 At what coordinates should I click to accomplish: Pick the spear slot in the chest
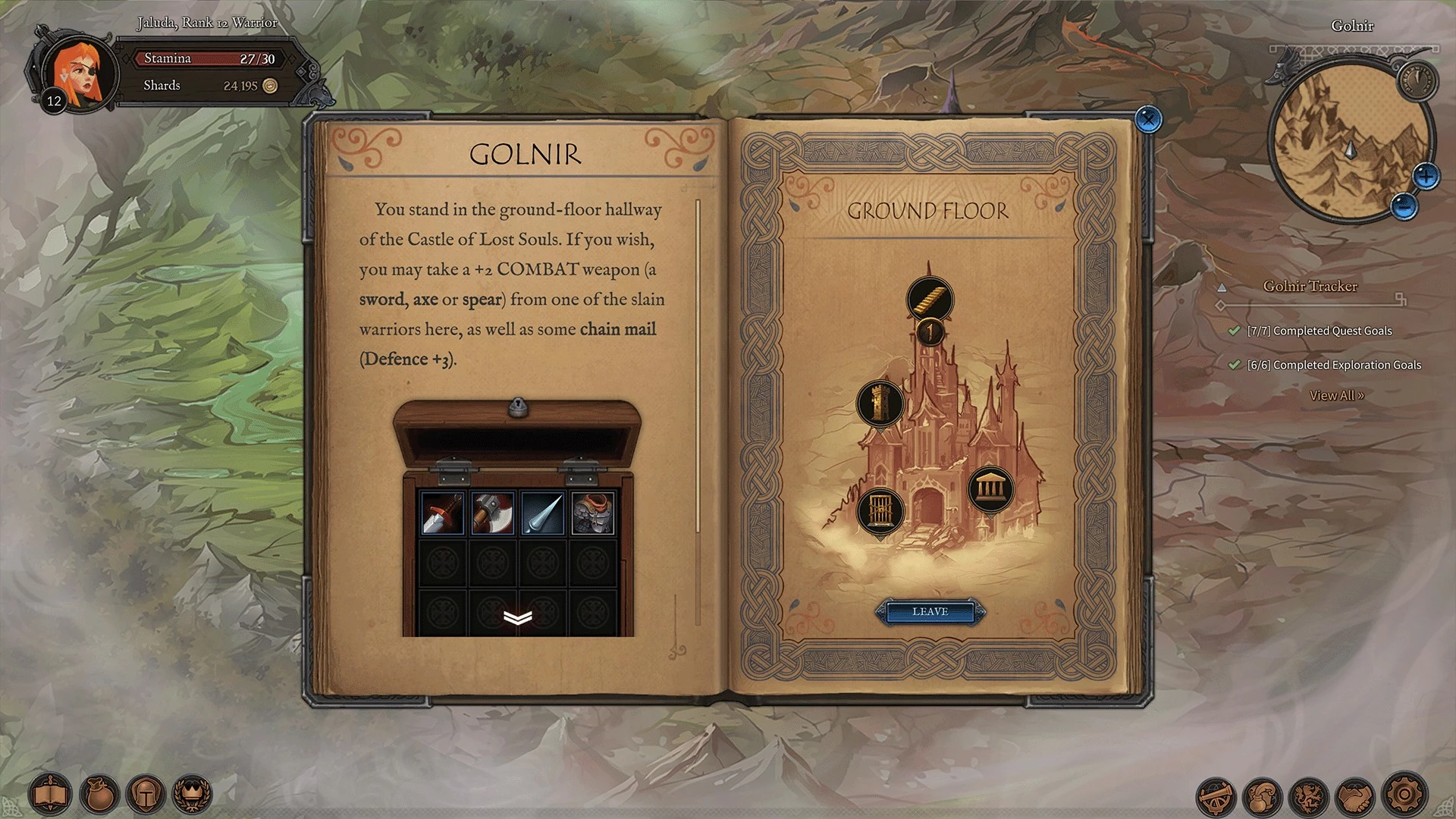click(x=543, y=513)
